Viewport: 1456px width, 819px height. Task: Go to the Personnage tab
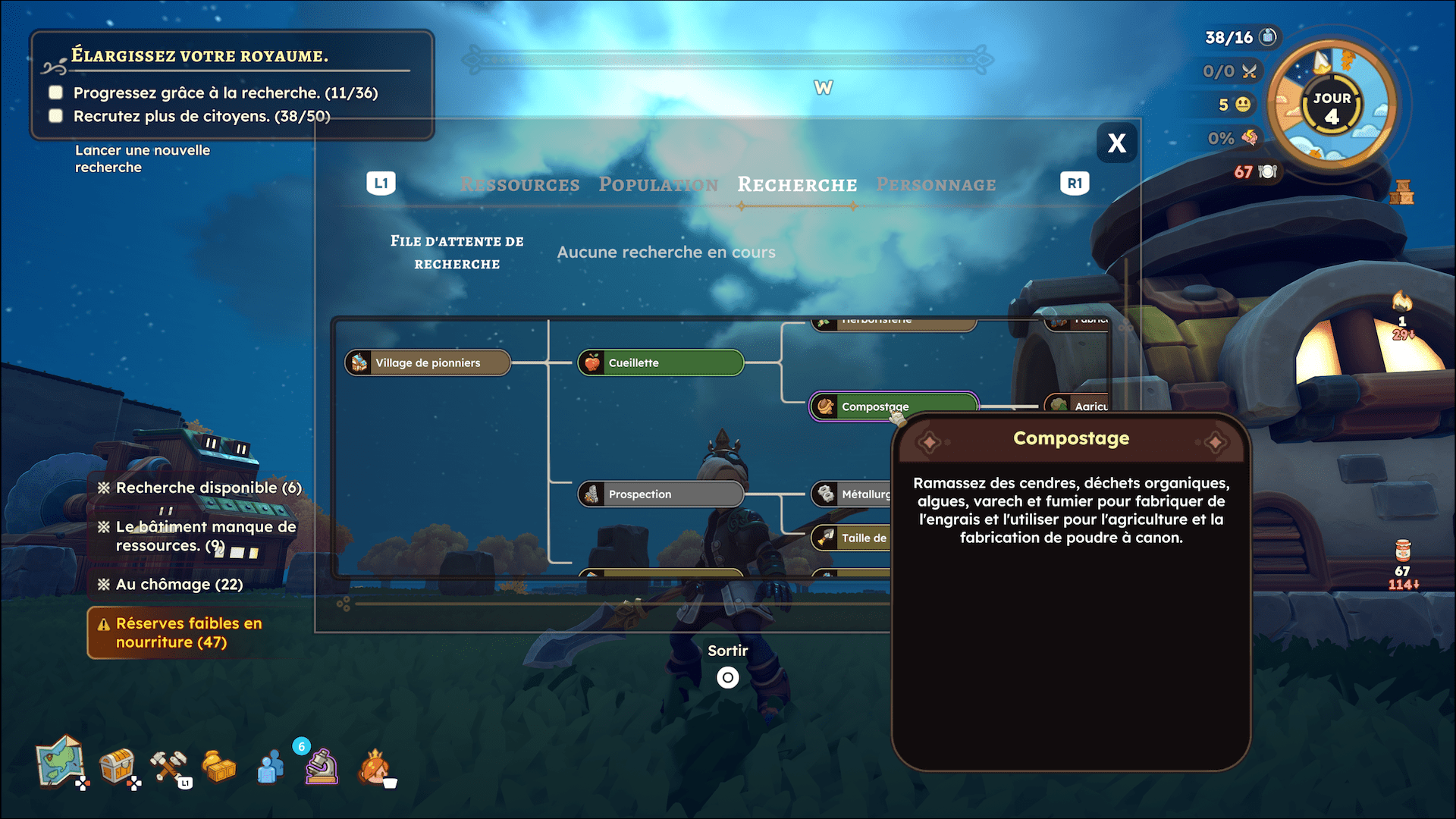936,184
